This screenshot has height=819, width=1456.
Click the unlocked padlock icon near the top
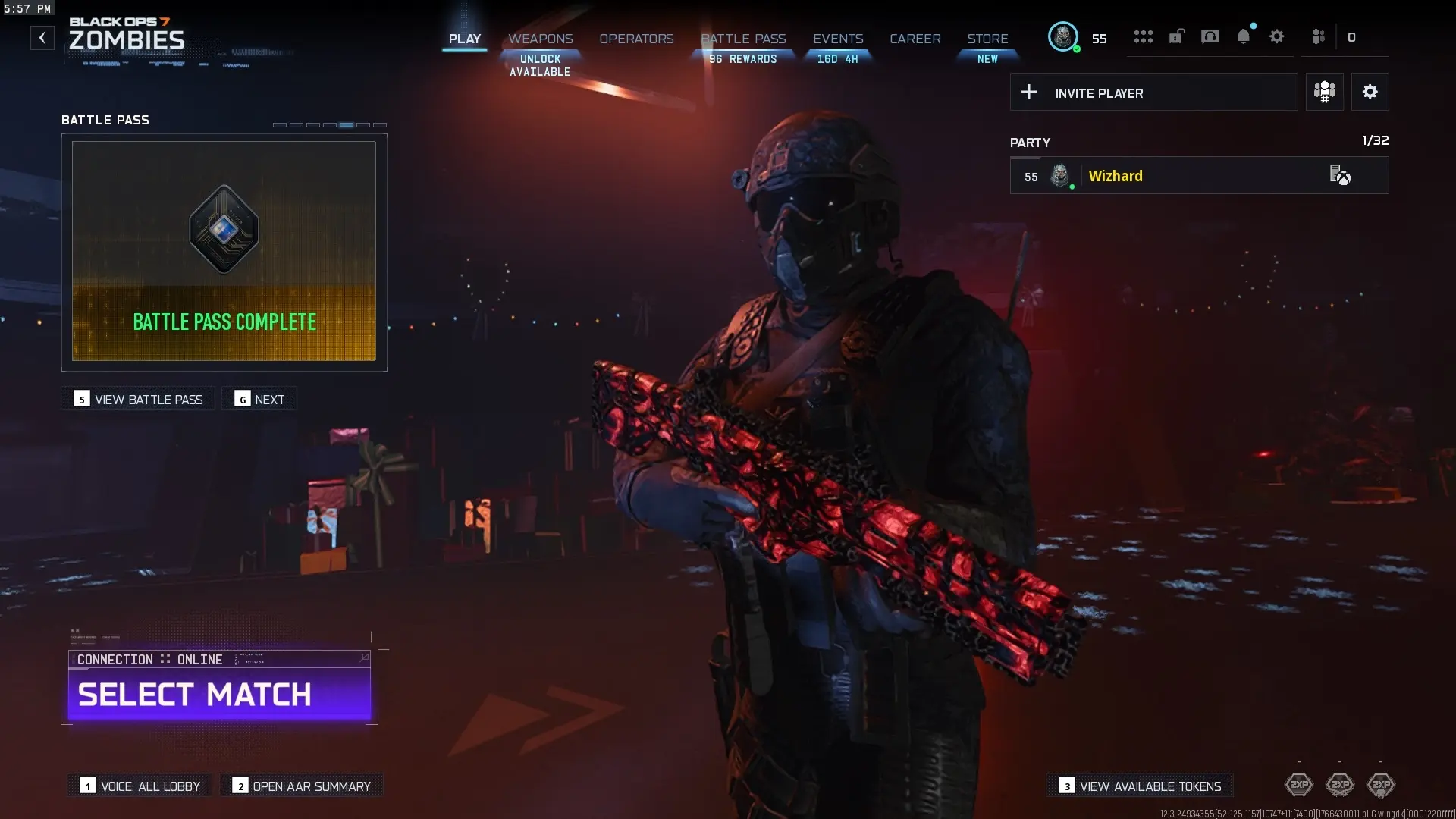[1176, 36]
